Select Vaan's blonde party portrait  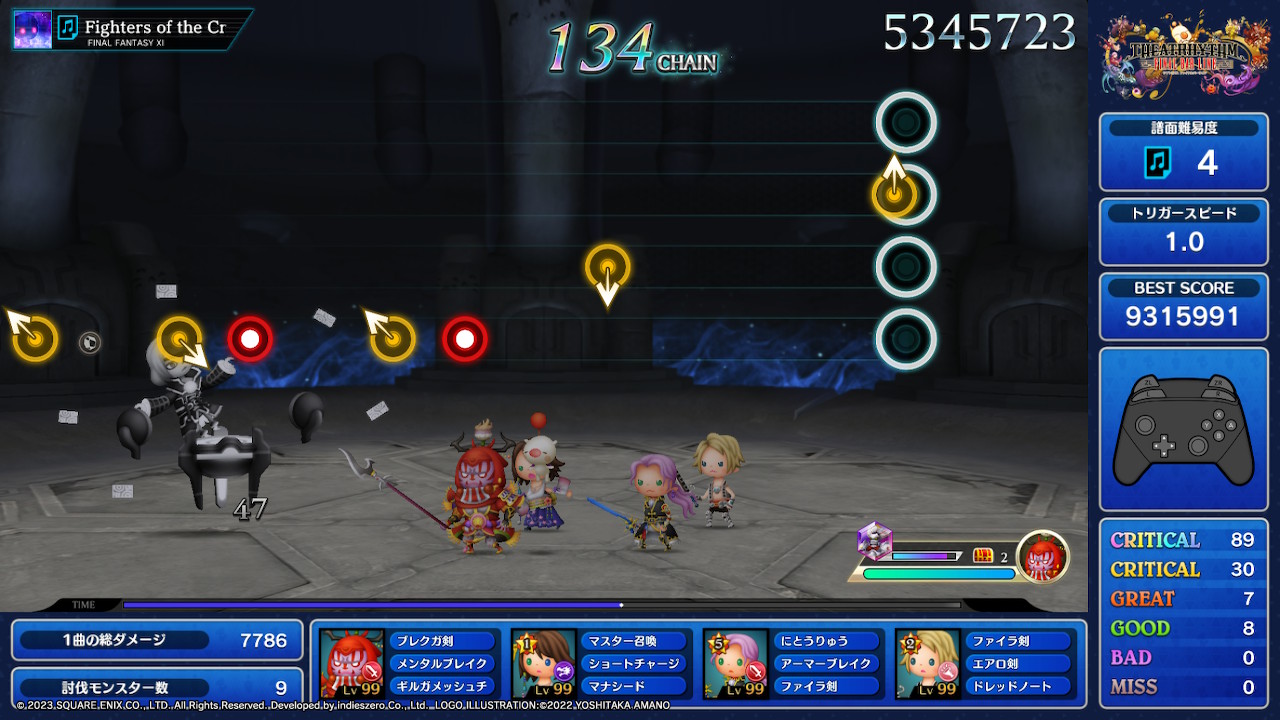point(928,663)
